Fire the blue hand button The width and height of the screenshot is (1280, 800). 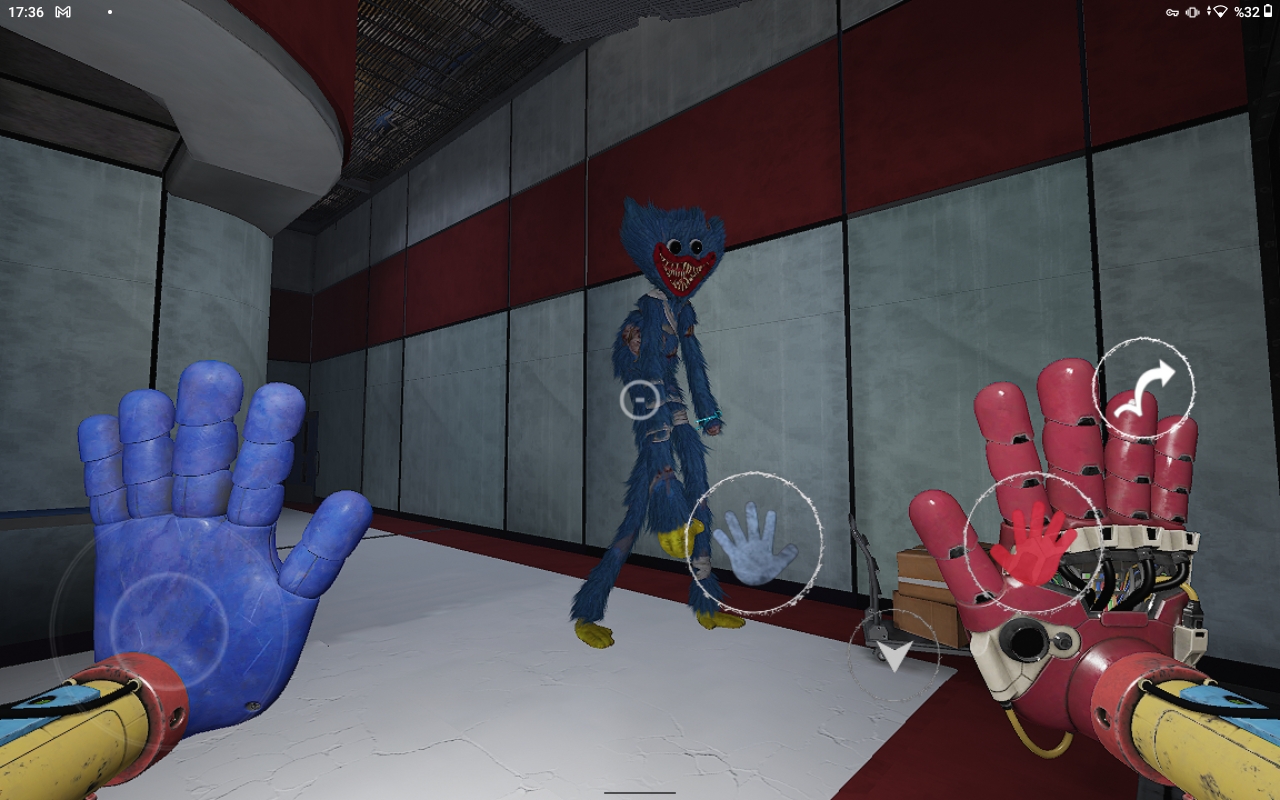pyautogui.click(x=755, y=543)
